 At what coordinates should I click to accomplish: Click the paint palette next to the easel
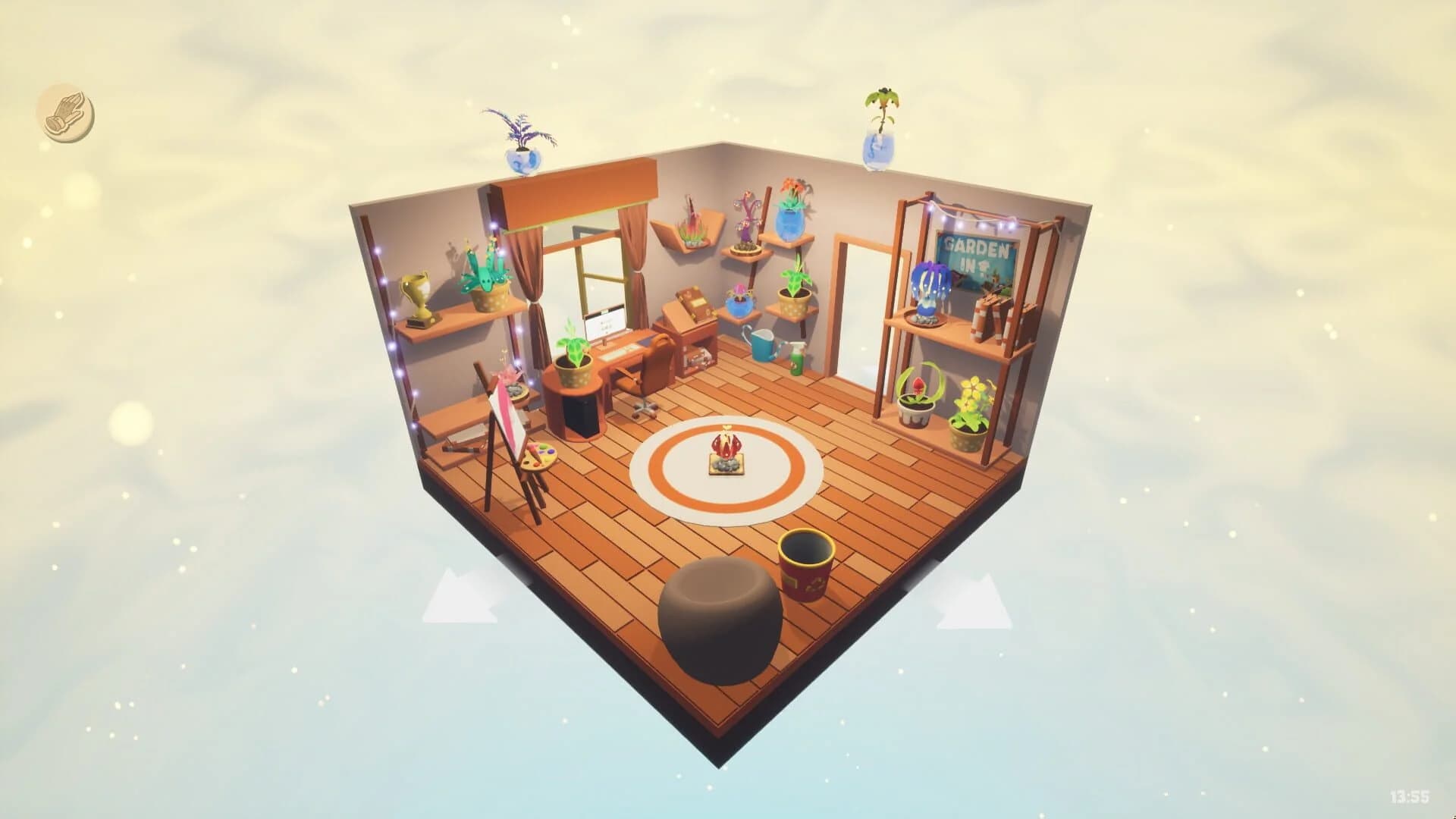click(x=538, y=457)
